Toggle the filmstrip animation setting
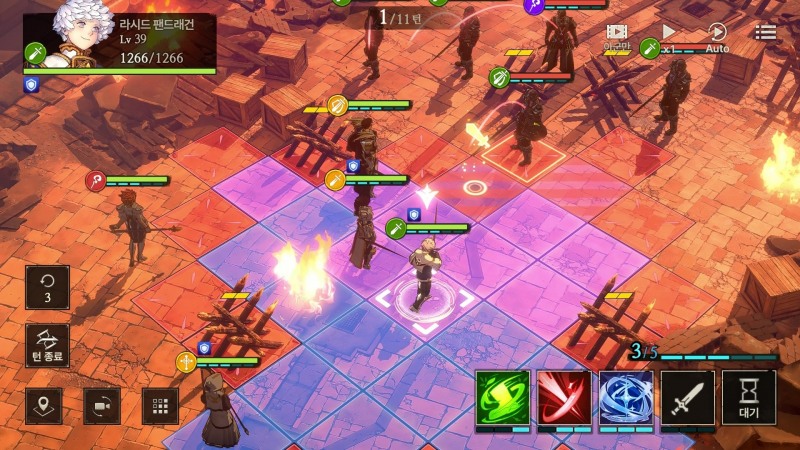This screenshot has width=800, height=450. tap(616, 37)
